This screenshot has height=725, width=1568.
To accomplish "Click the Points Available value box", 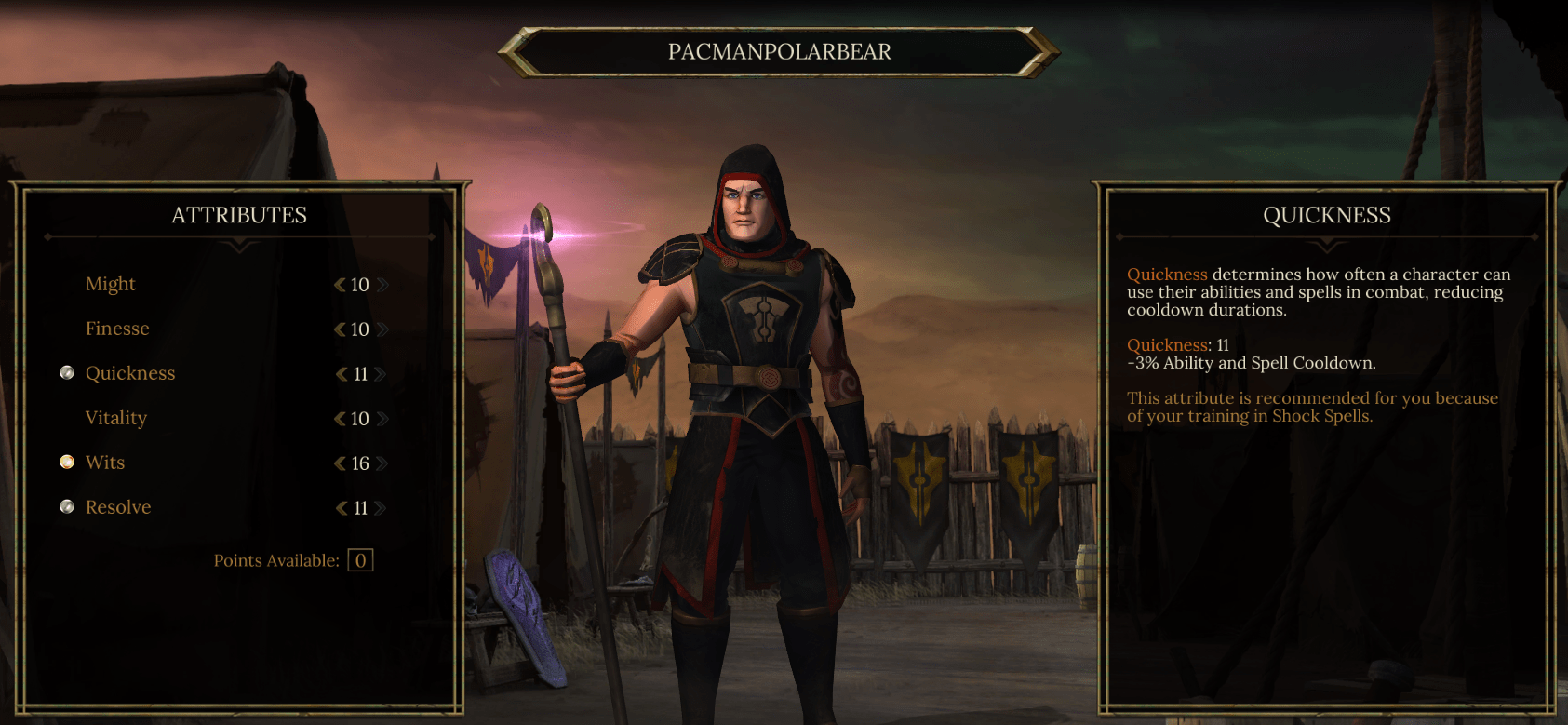I will 359,559.
